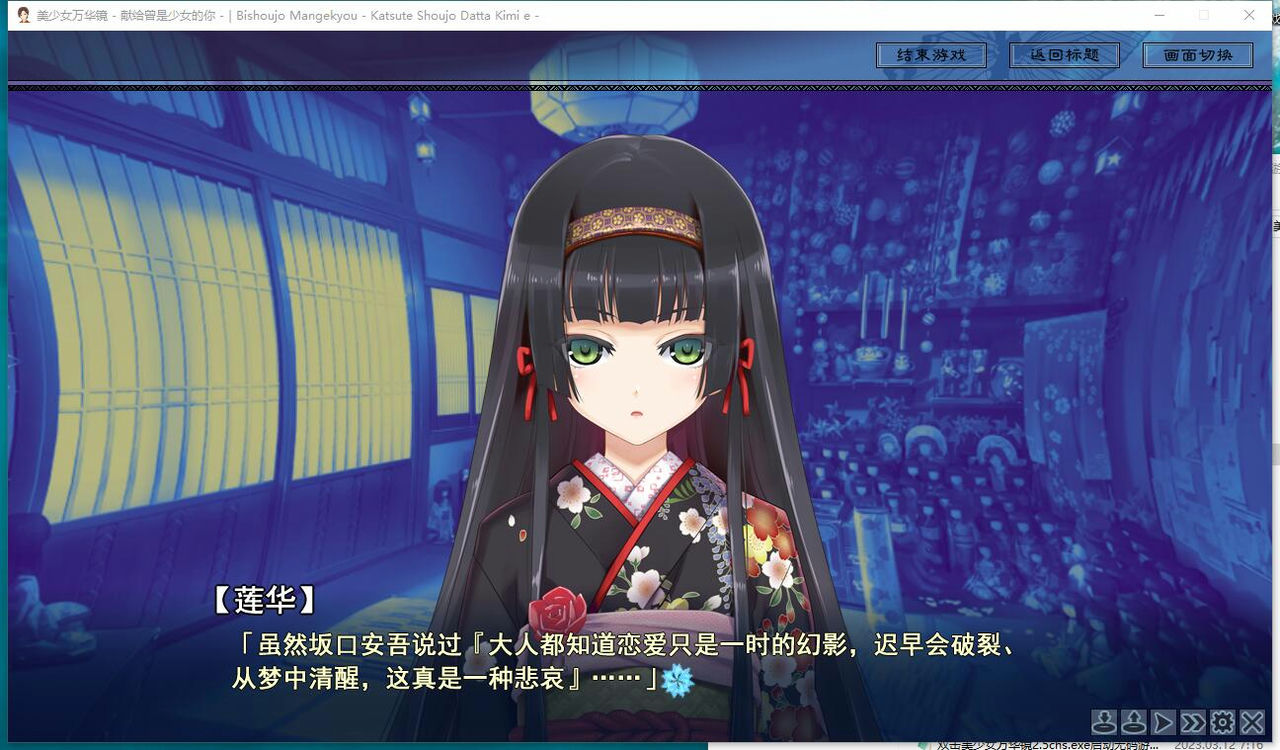Viewport: 1280px width, 750px height.
Task: Activate skip mode with the double-chevron icon
Action: pos(1192,722)
